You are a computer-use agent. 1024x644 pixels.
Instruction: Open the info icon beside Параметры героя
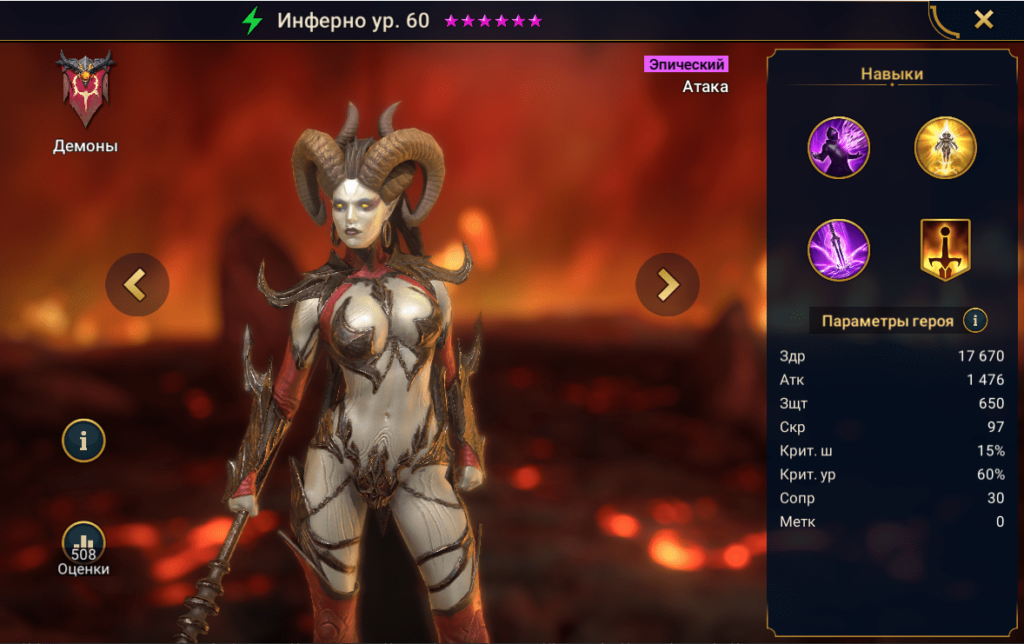point(975,321)
